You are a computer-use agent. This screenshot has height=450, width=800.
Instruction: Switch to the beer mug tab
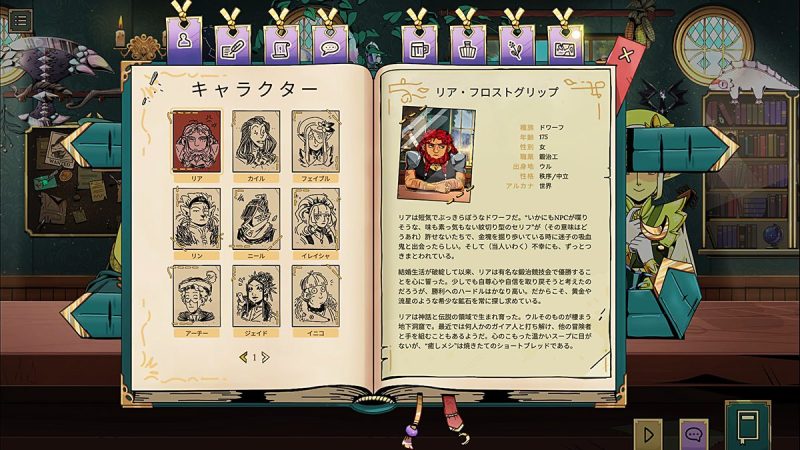point(420,44)
